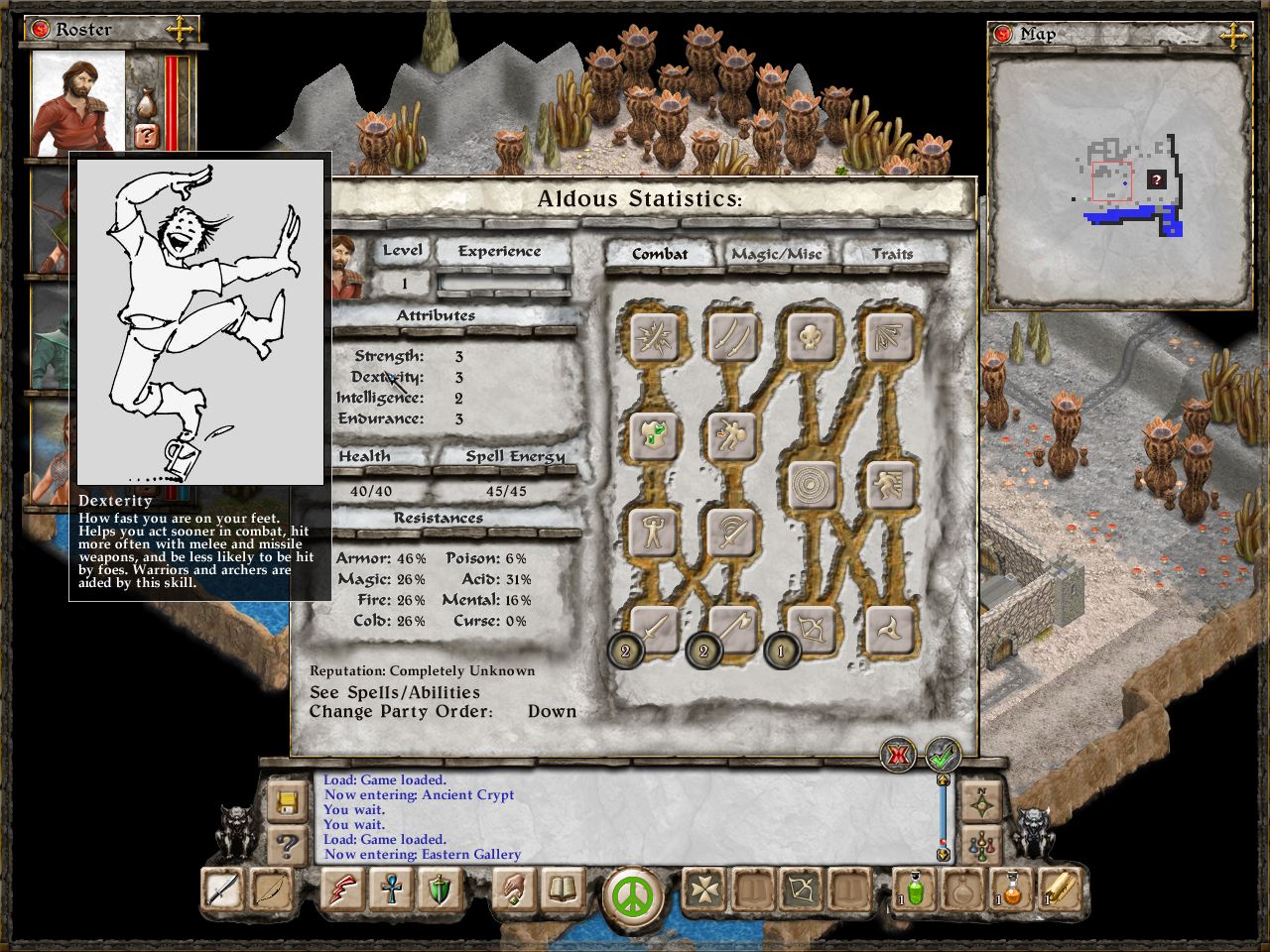The image size is (1270, 952).
Task: Switch to the Magic/Misc tab
Action: [x=778, y=255]
